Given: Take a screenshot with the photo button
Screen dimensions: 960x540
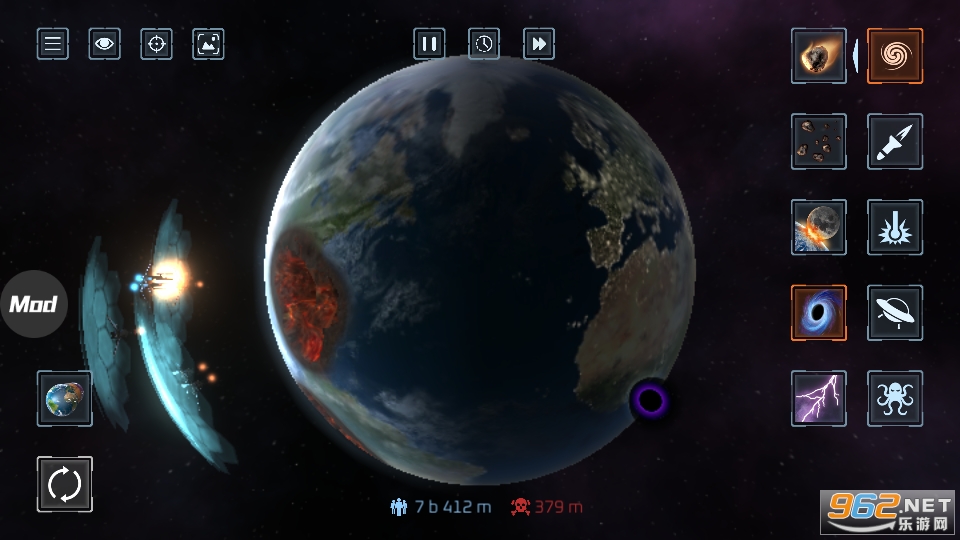Looking at the screenshot, I should 208,44.
